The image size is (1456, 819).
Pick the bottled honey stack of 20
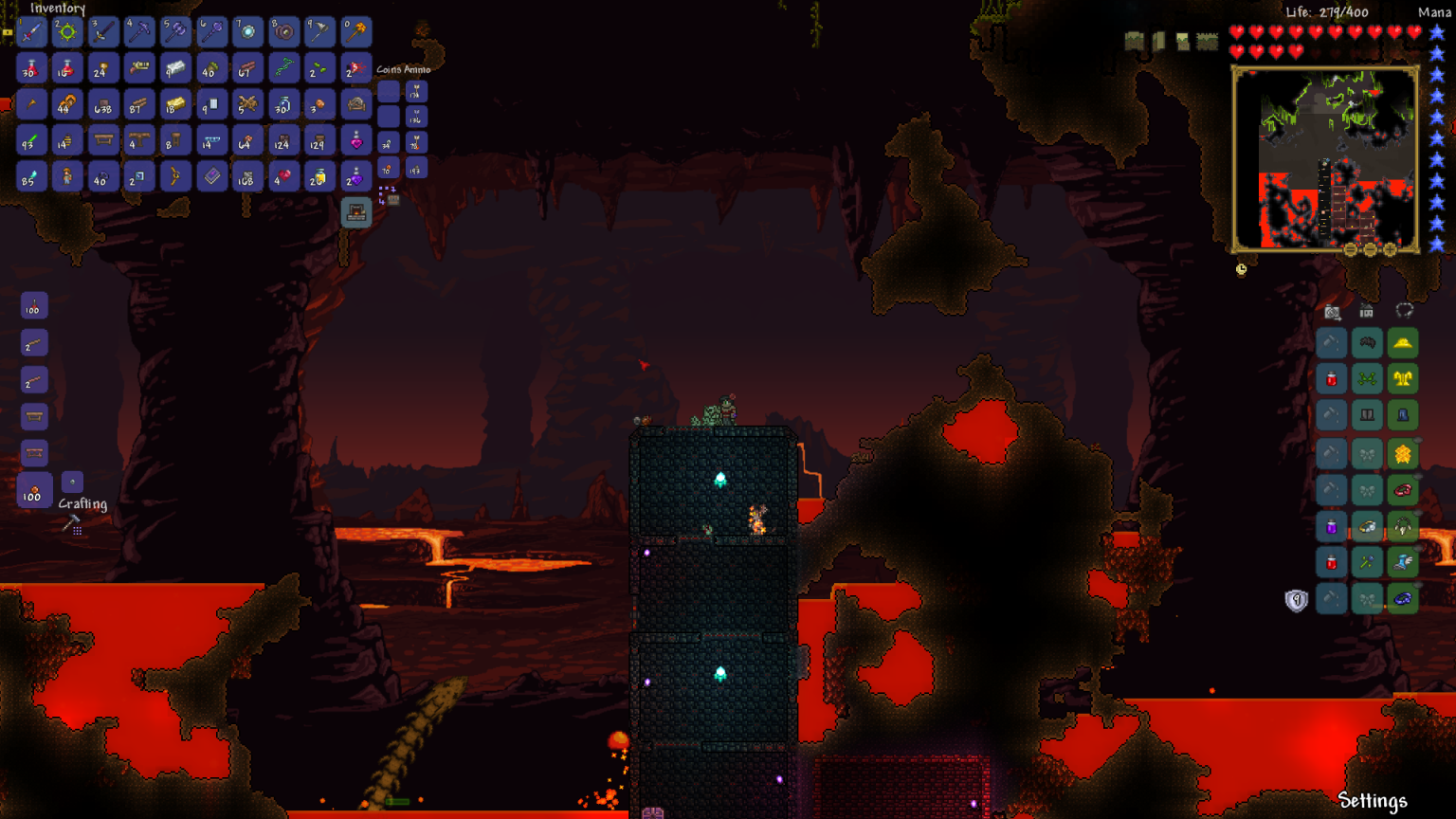coord(319,176)
